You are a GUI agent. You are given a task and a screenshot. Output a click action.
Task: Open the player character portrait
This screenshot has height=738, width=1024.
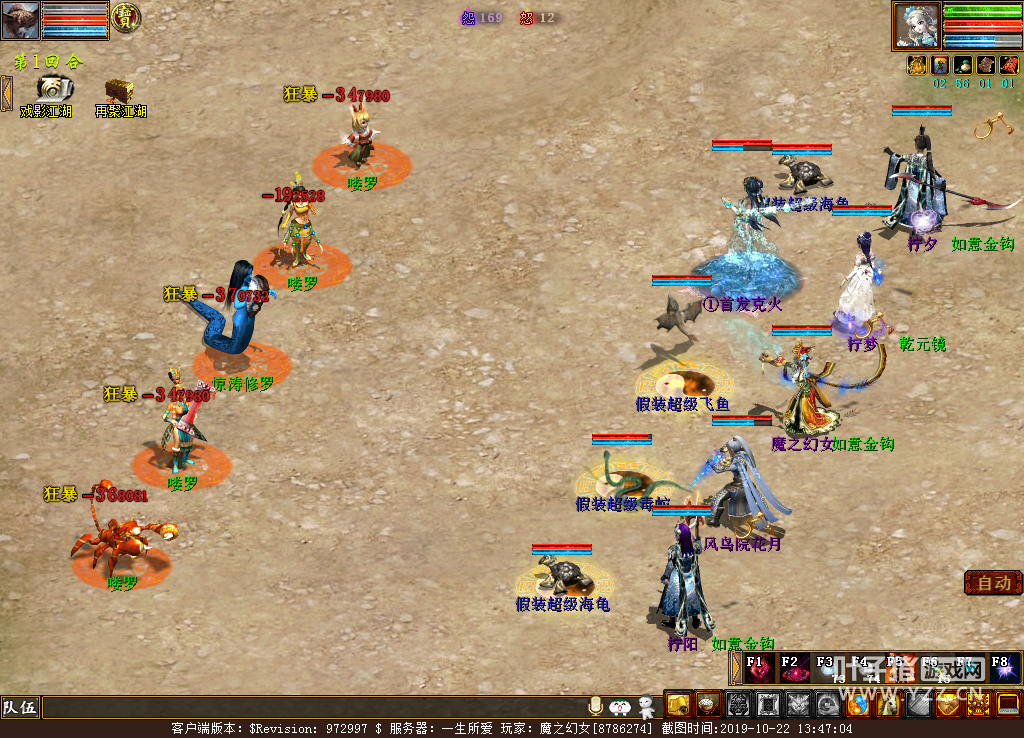pos(917,26)
